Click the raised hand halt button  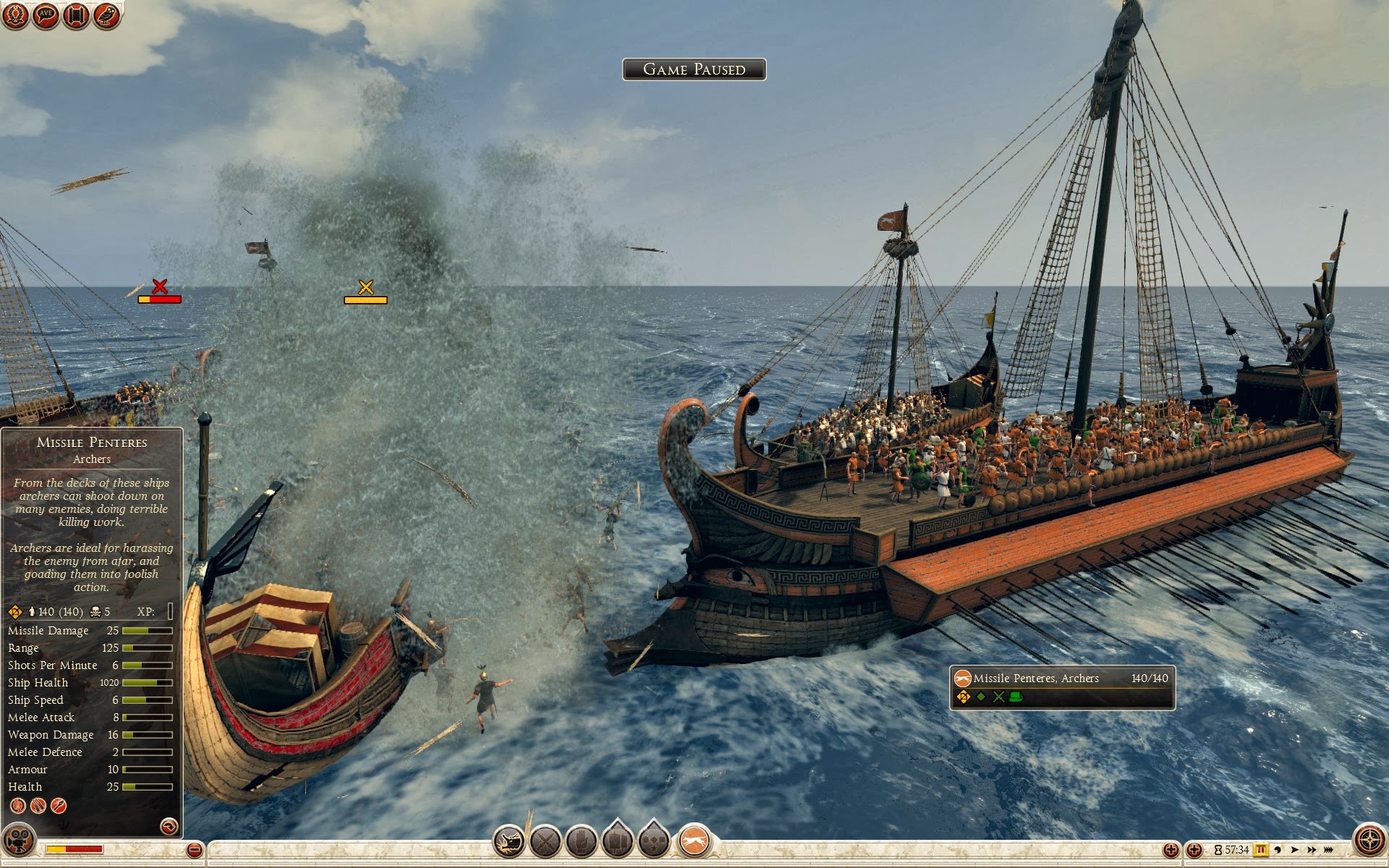coord(582,843)
